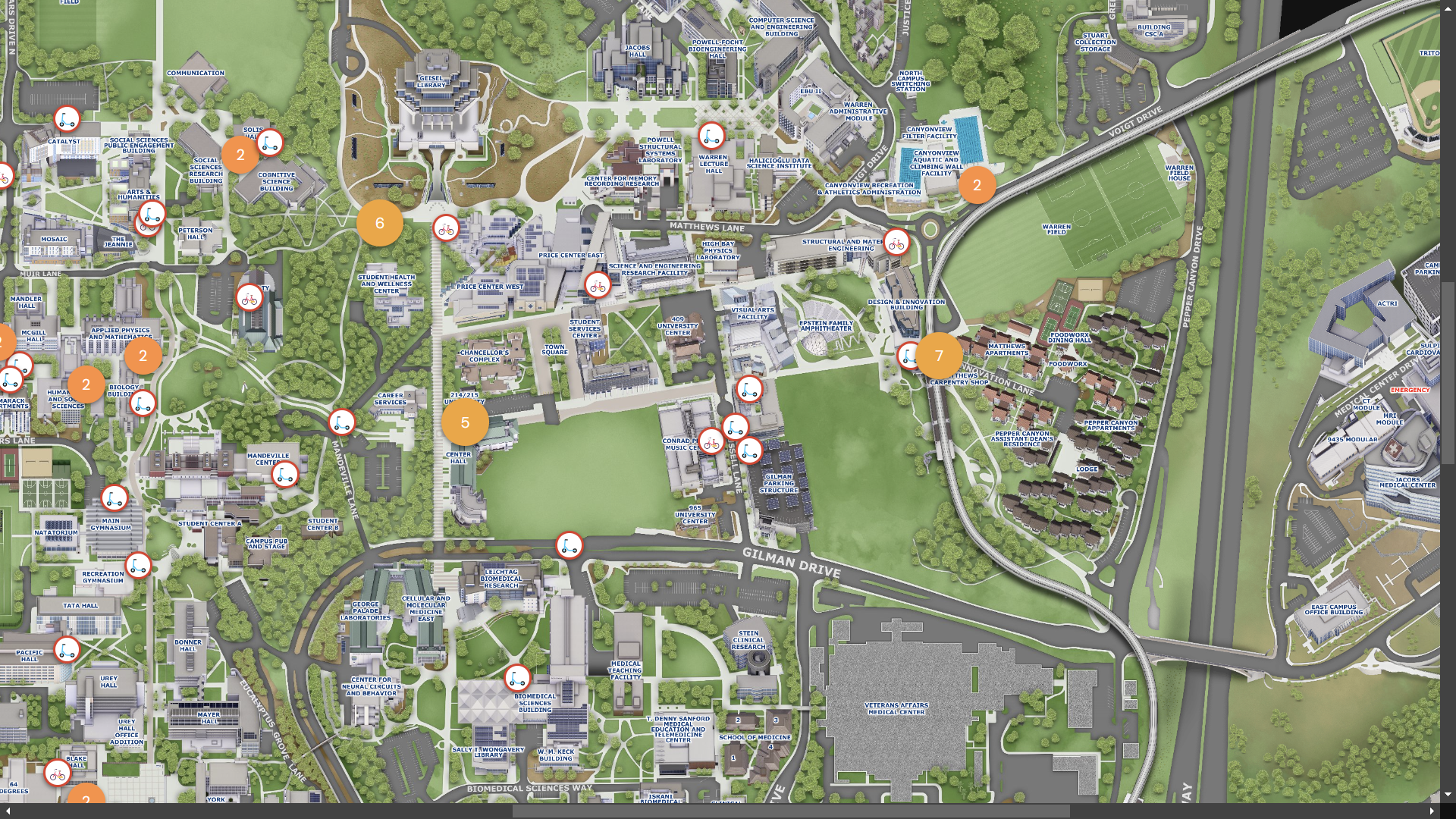
Task: Select the scooter marker above Biomedical Sciences Building
Action: click(517, 677)
